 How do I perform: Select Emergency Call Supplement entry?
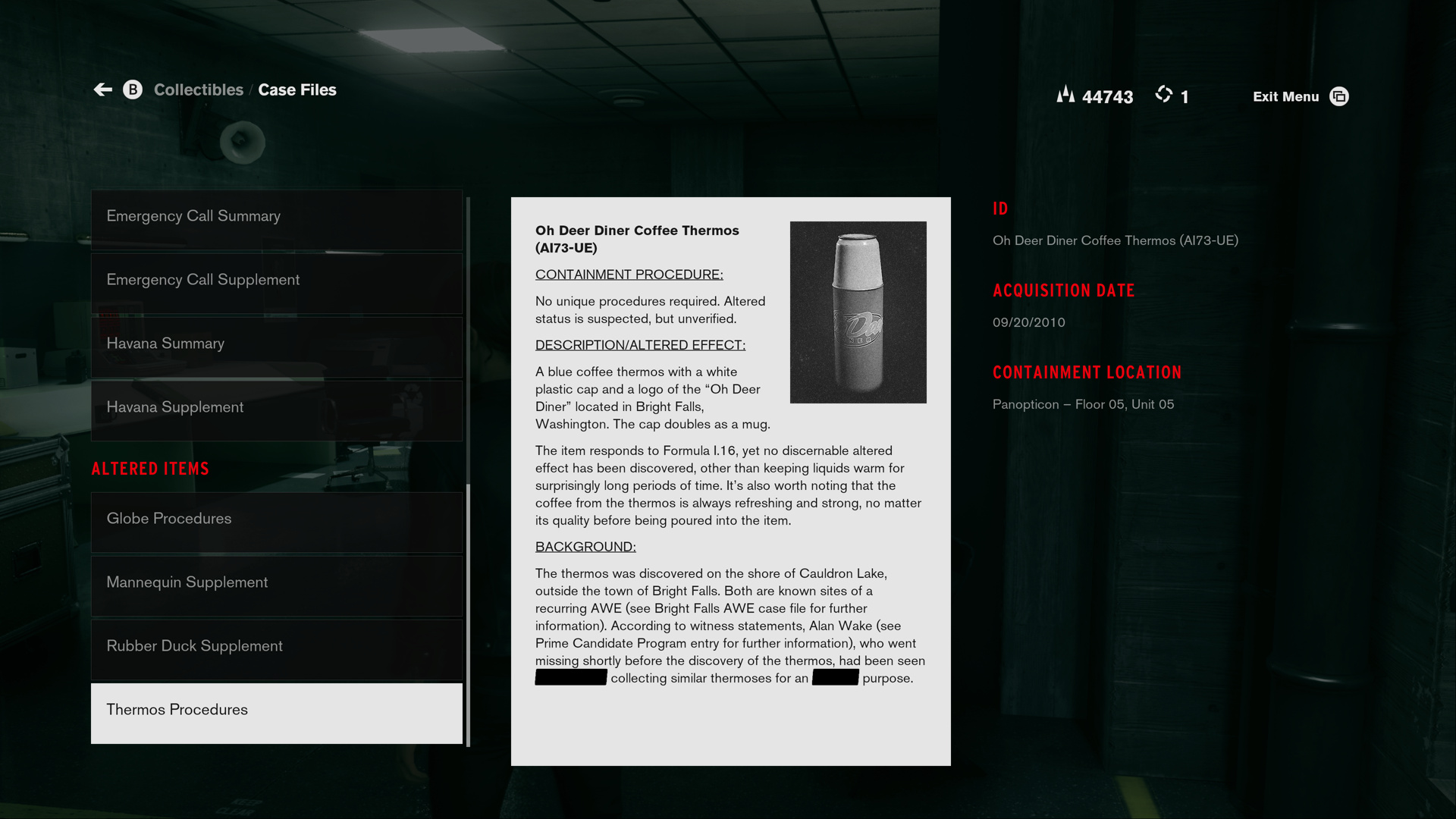pyautogui.click(x=277, y=281)
